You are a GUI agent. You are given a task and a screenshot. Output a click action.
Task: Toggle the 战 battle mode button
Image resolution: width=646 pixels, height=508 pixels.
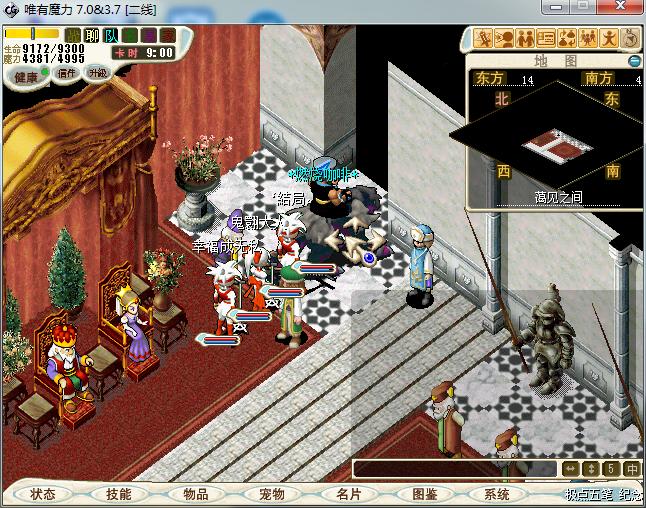(x=72, y=36)
